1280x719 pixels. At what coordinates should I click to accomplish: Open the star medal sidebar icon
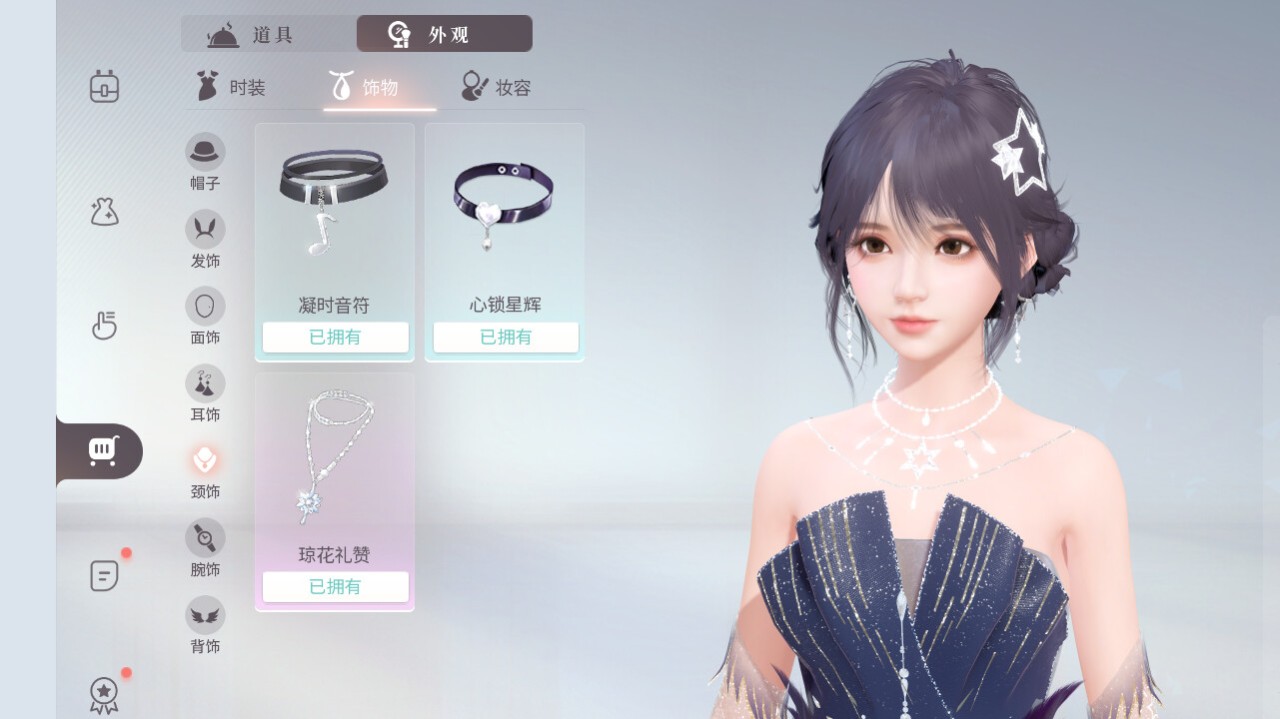coord(104,694)
